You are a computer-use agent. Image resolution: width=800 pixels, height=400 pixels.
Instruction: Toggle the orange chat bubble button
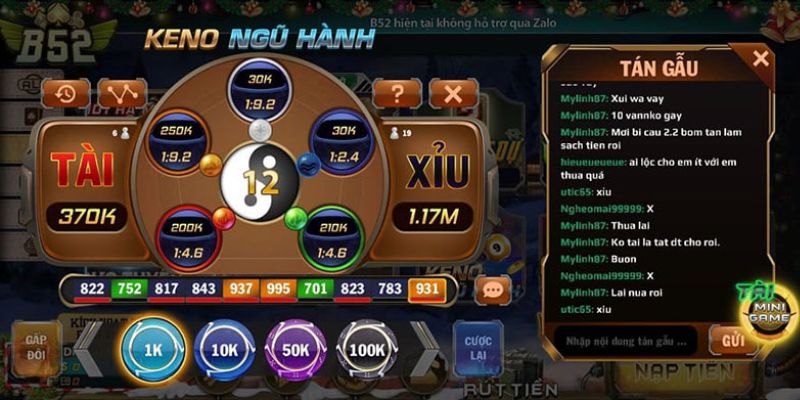[492, 290]
